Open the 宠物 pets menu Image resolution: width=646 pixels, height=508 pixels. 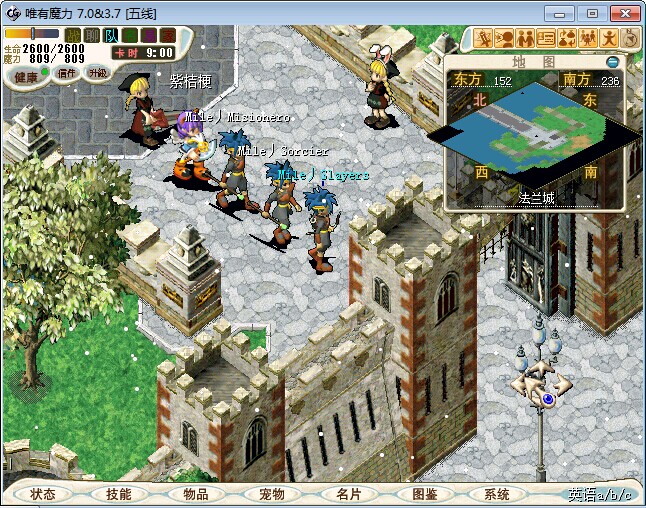click(x=271, y=494)
